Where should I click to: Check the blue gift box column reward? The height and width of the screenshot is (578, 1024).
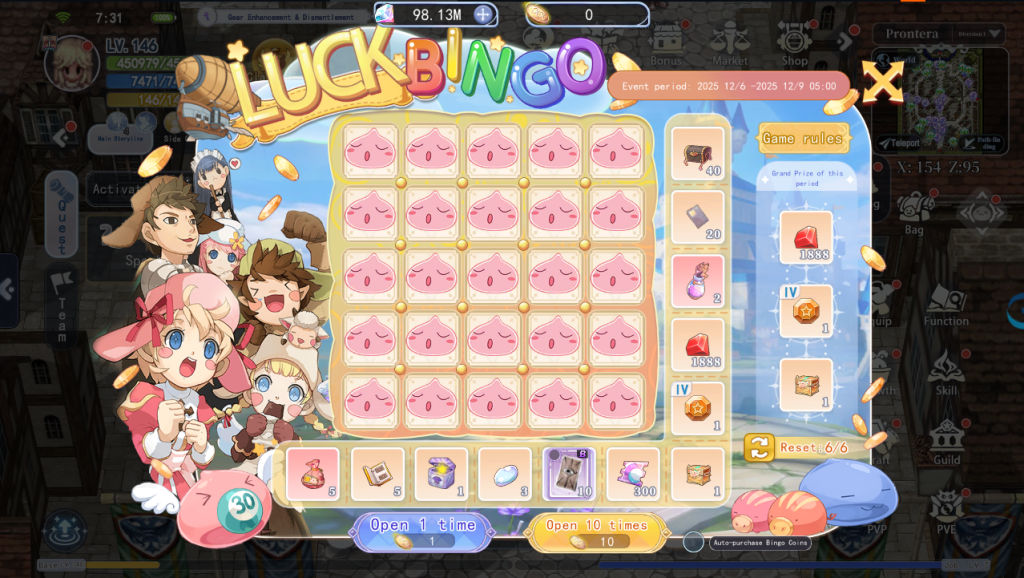(441, 474)
